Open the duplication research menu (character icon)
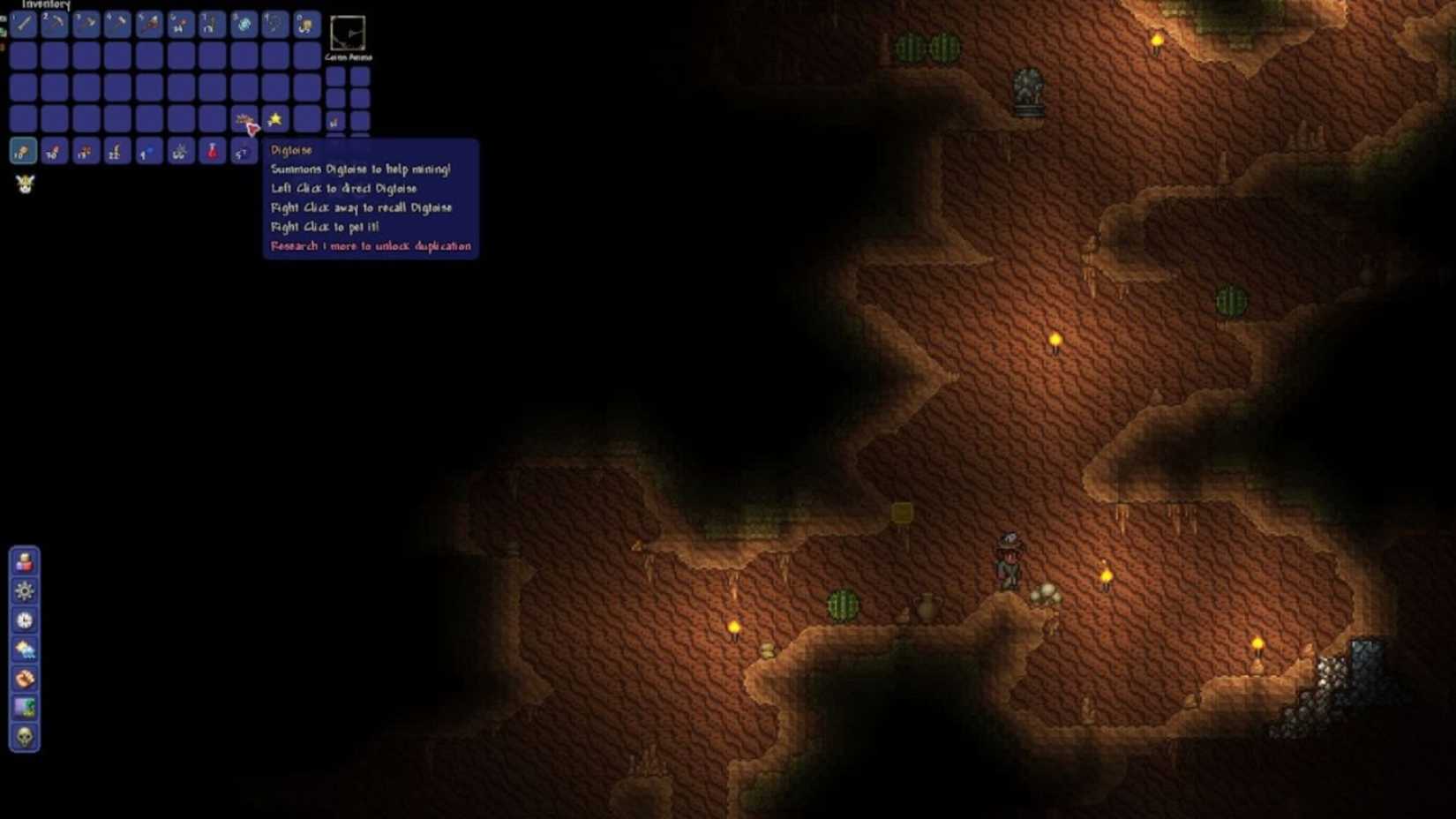This screenshot has width=1456, height=819. click(x=24, y=561)
